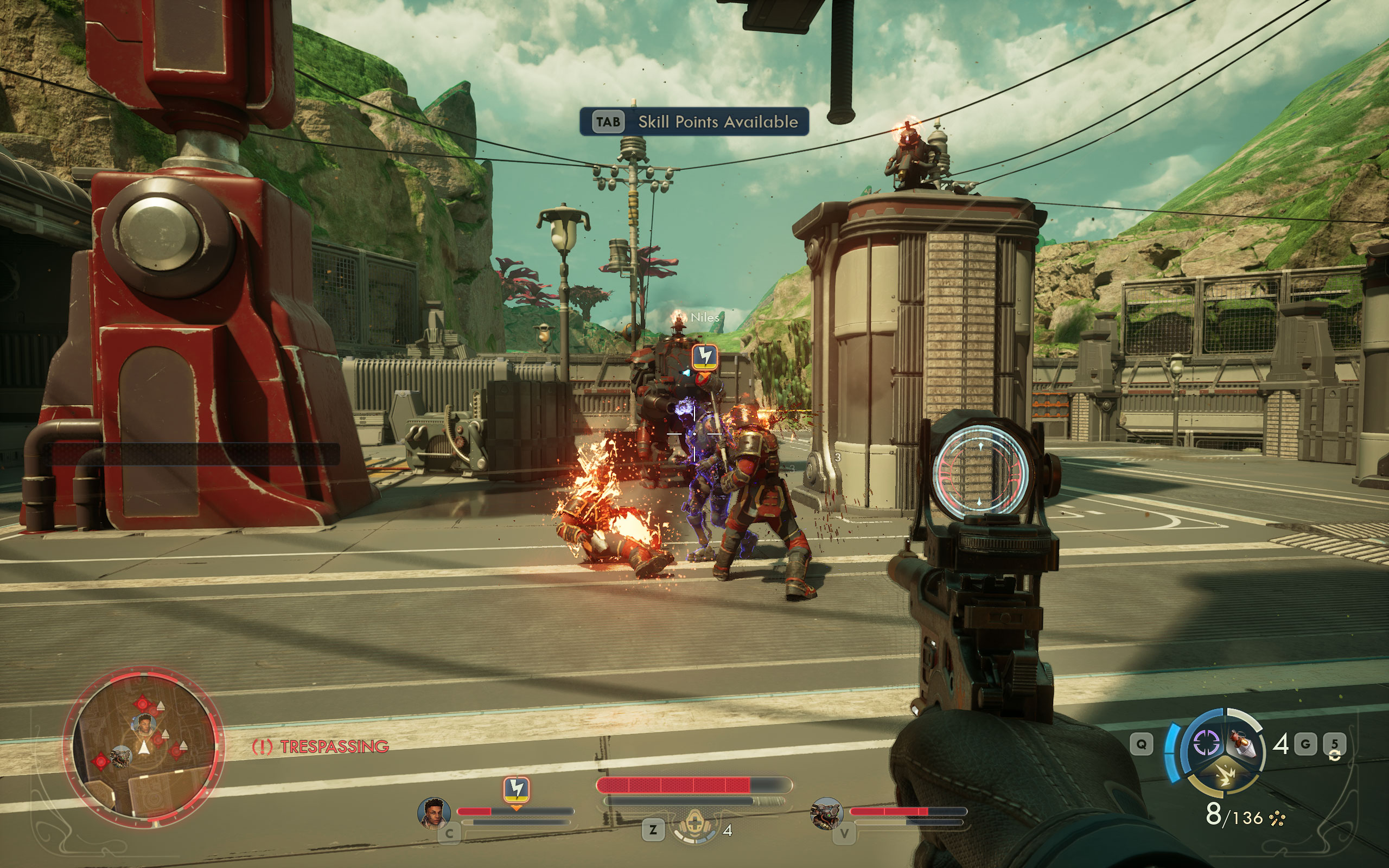This screenshot has width=1389, height=868.
Task: Activate the lightning bolt companion ability above the health bars
Action: [x=516, y=789]
